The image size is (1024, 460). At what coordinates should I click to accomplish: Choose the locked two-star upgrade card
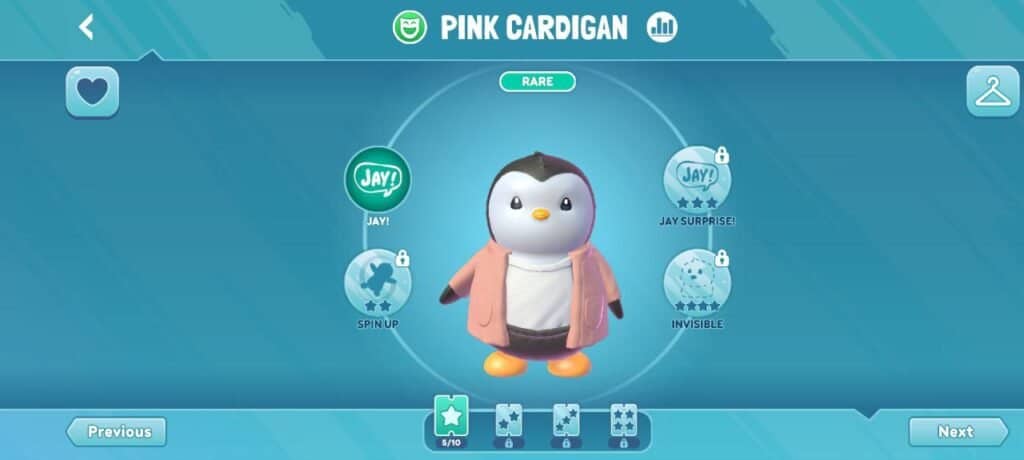(509, 422)
